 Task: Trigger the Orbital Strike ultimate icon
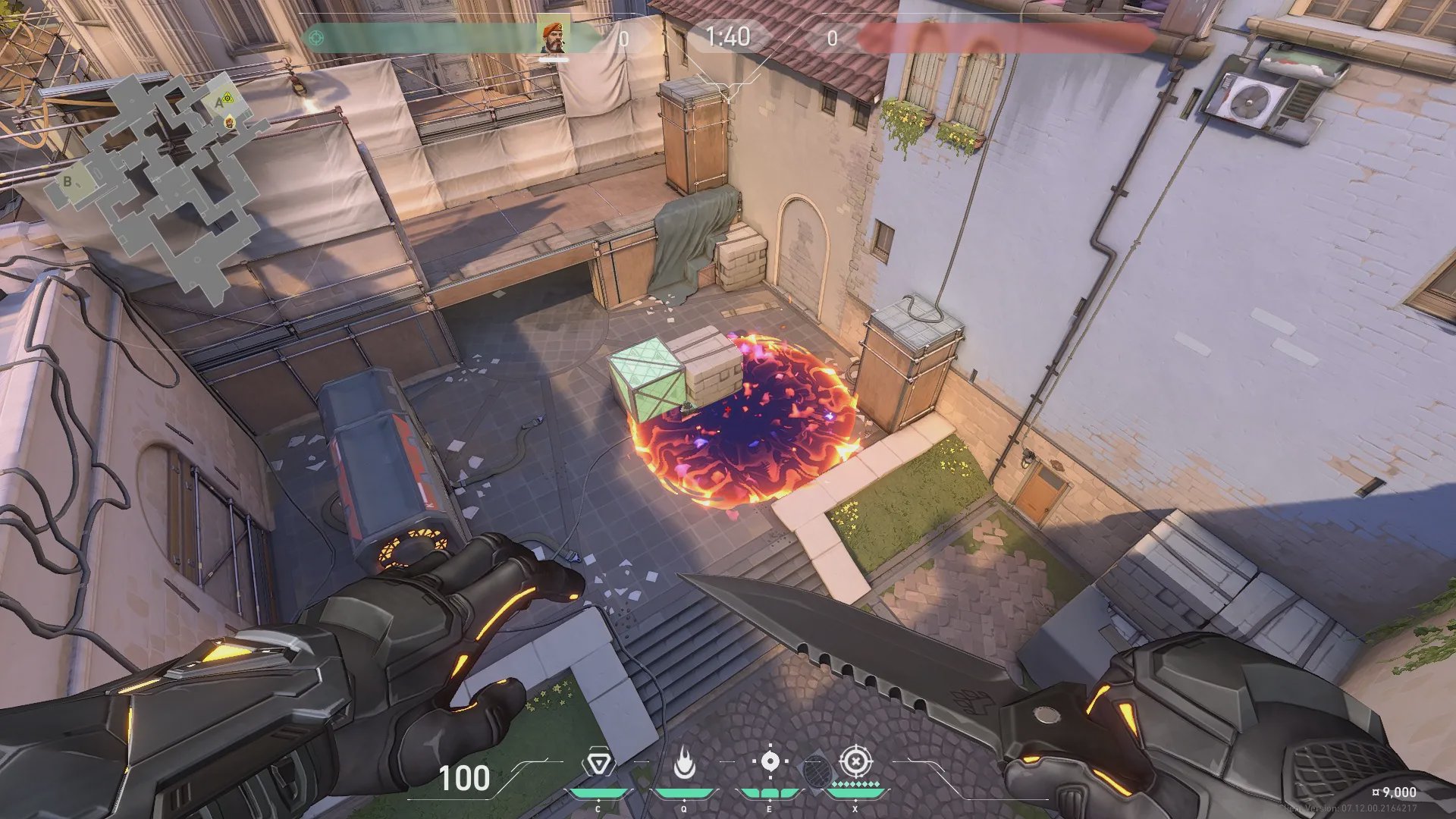(x=855, y=761)
